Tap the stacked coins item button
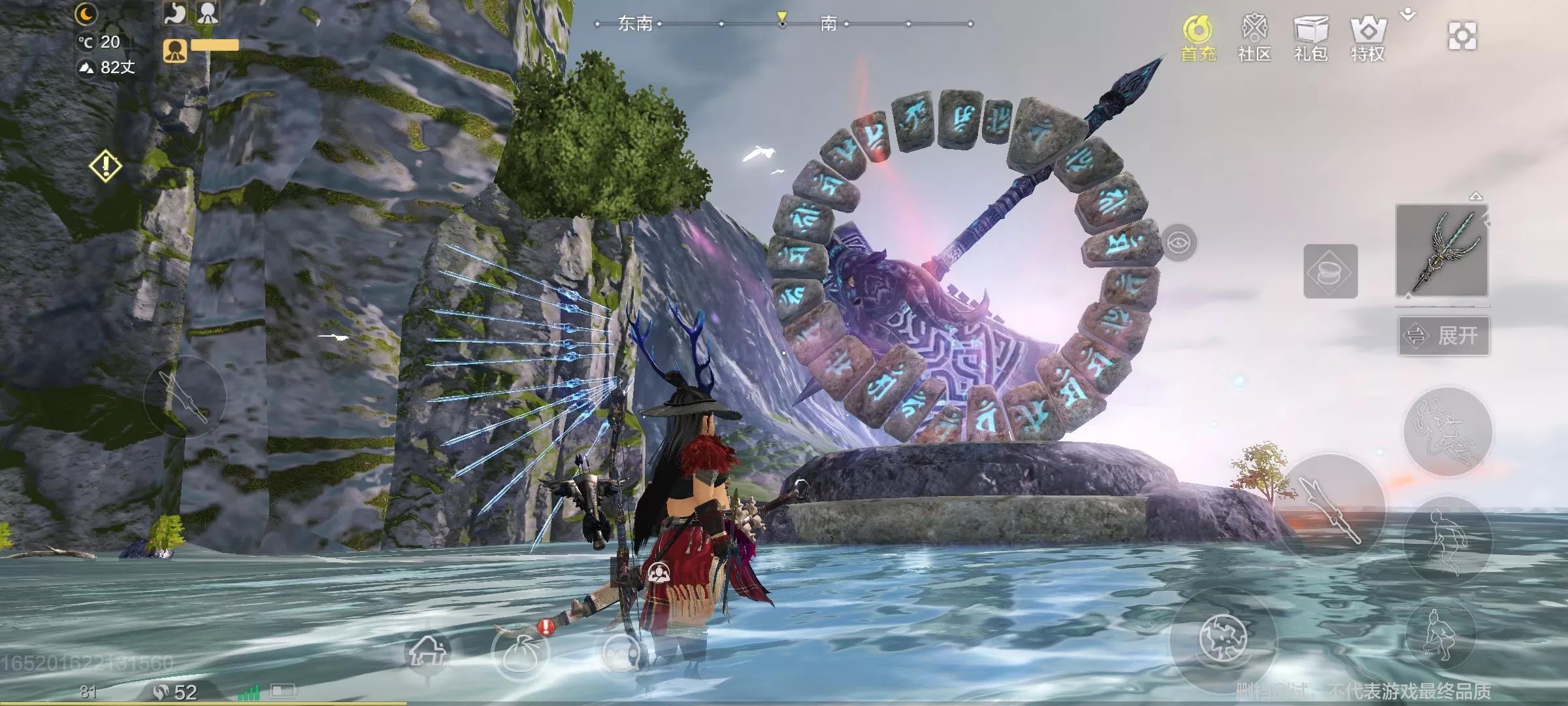The image size is (1568, 706). coord(1330,271)
